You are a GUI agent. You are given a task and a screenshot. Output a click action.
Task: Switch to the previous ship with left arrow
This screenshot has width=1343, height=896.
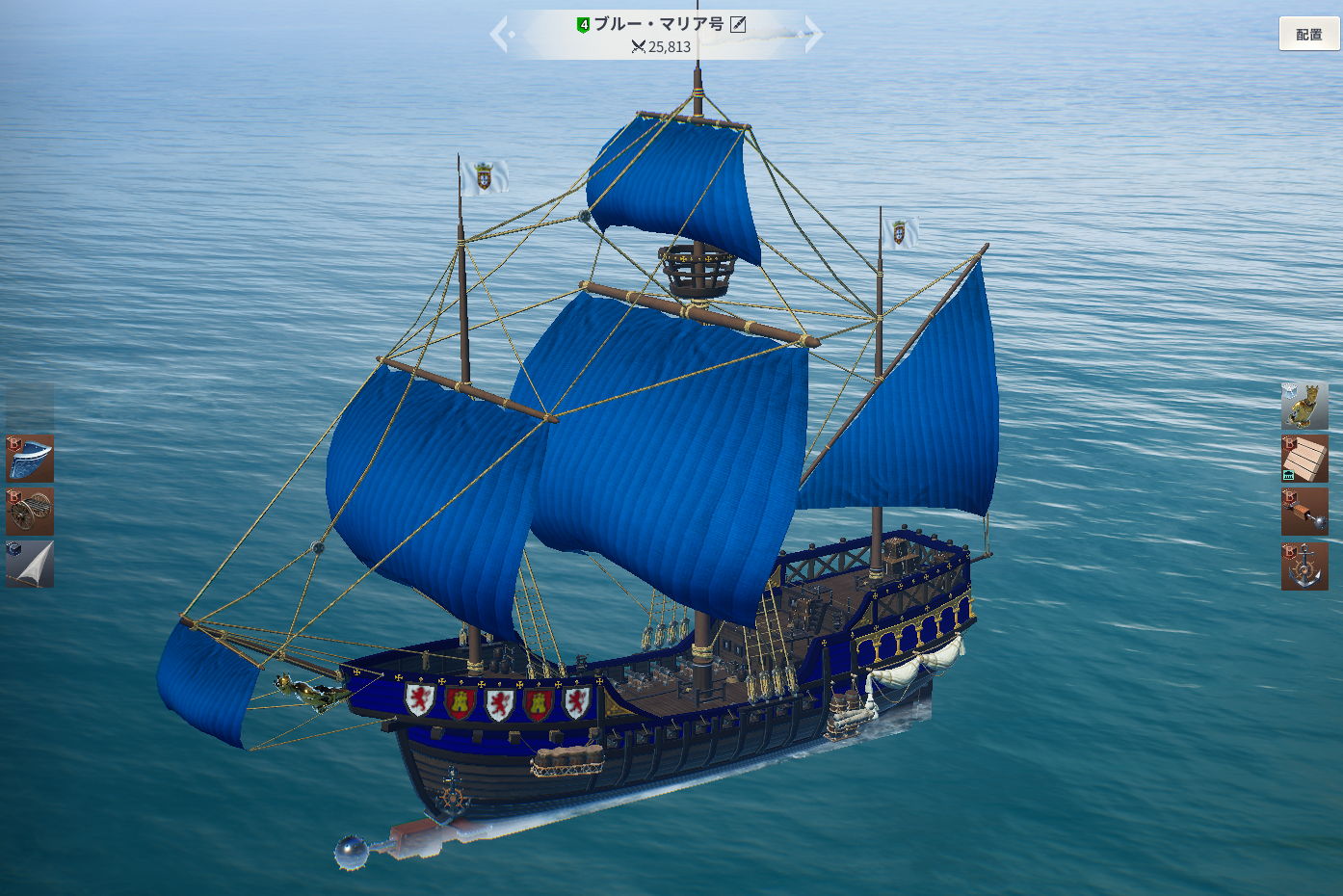(x=499, y=35)
